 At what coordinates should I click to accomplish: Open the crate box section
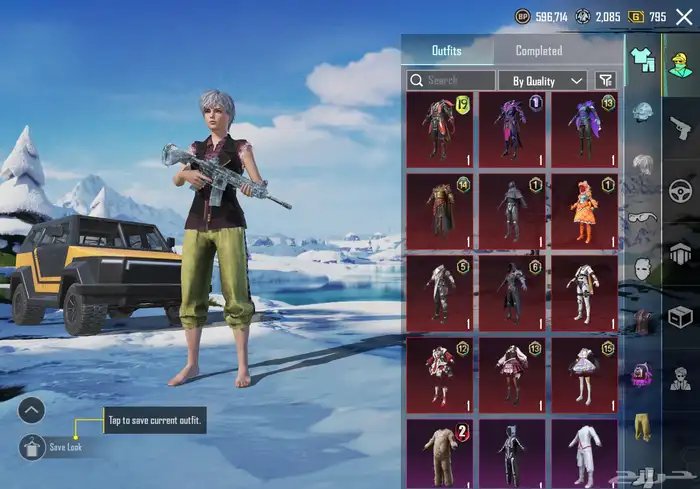(681, 317)
